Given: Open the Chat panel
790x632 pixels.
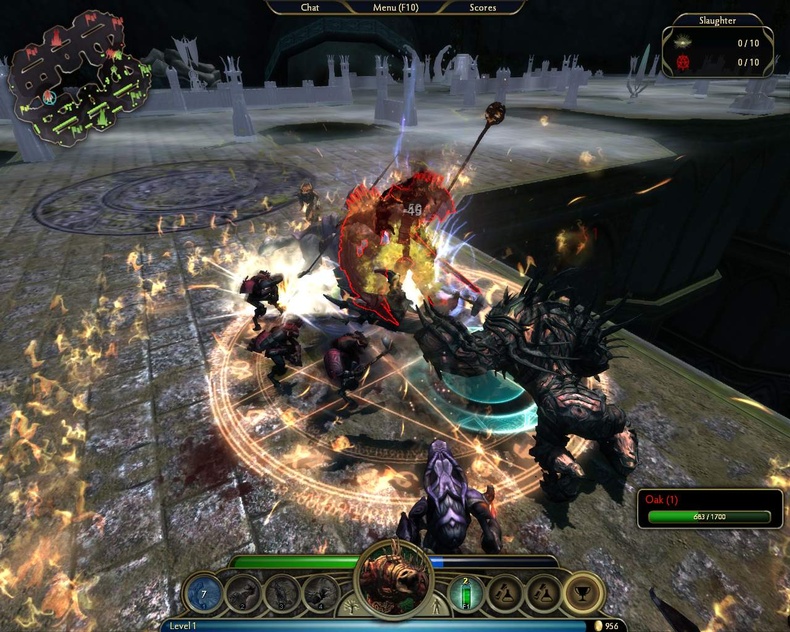Looking at the screenshot, I should pos(310,7).
